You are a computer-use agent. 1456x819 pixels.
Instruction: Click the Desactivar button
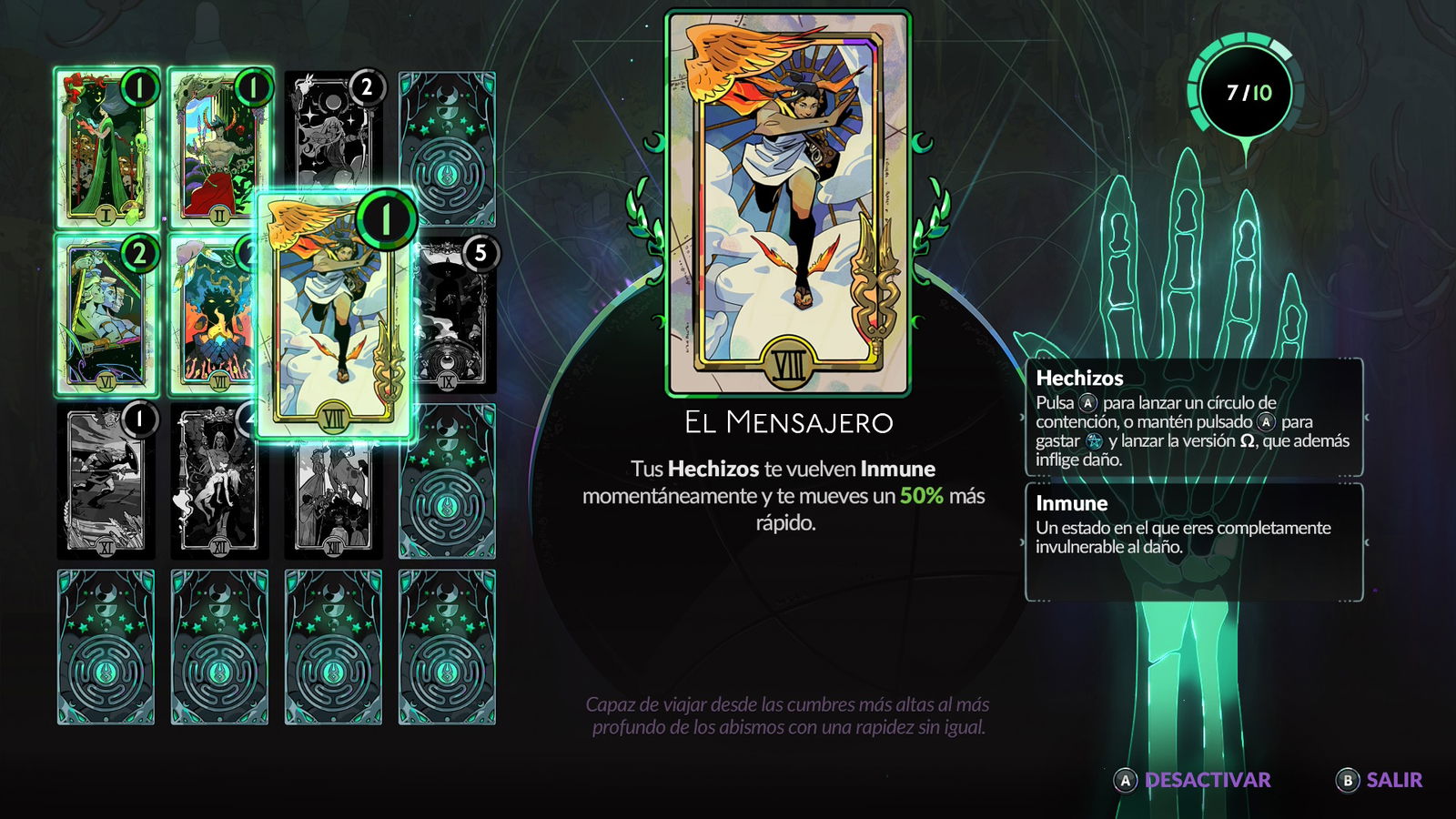tap(1193, 780)
